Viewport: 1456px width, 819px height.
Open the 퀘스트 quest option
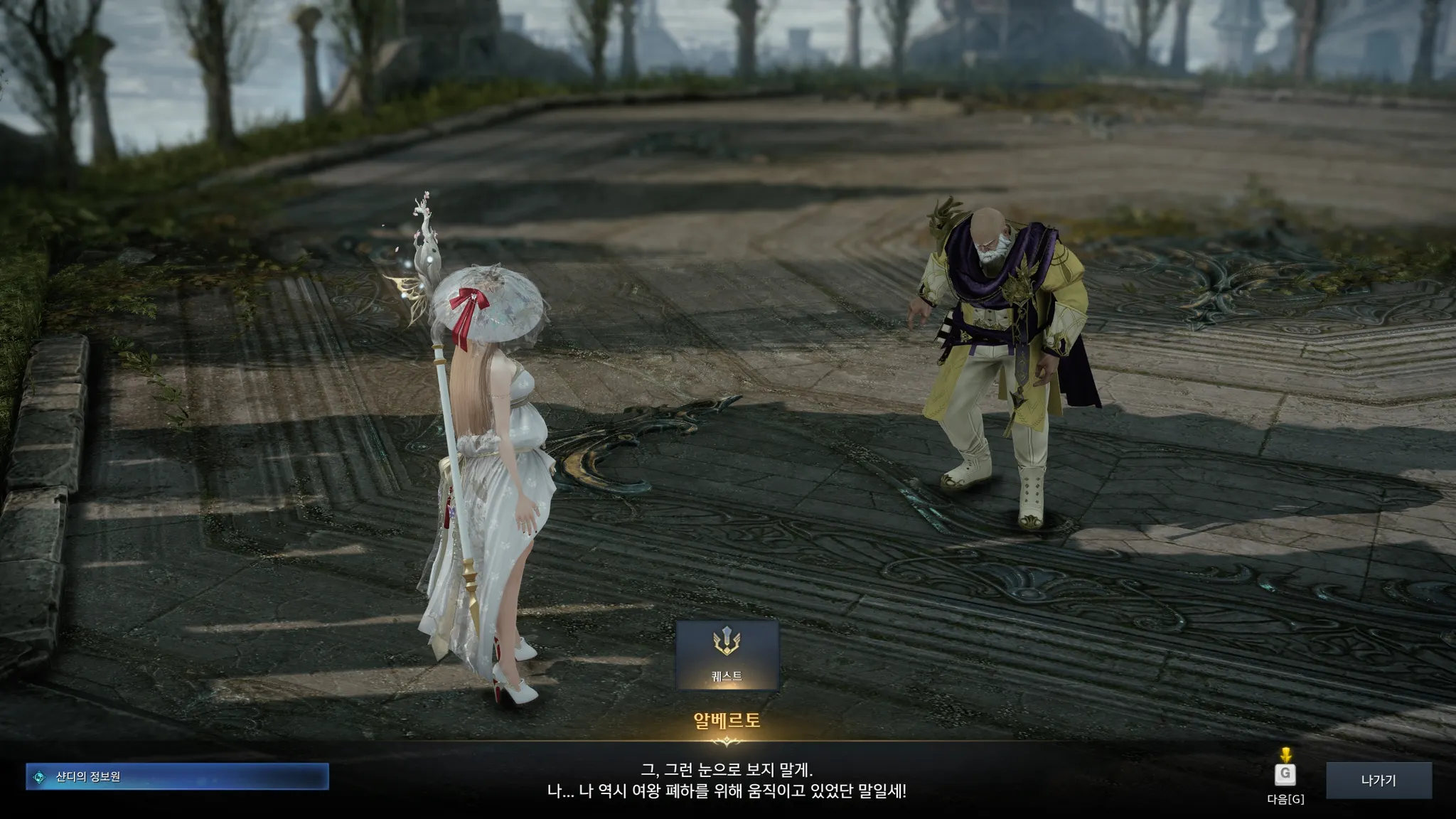click(727, 655)
